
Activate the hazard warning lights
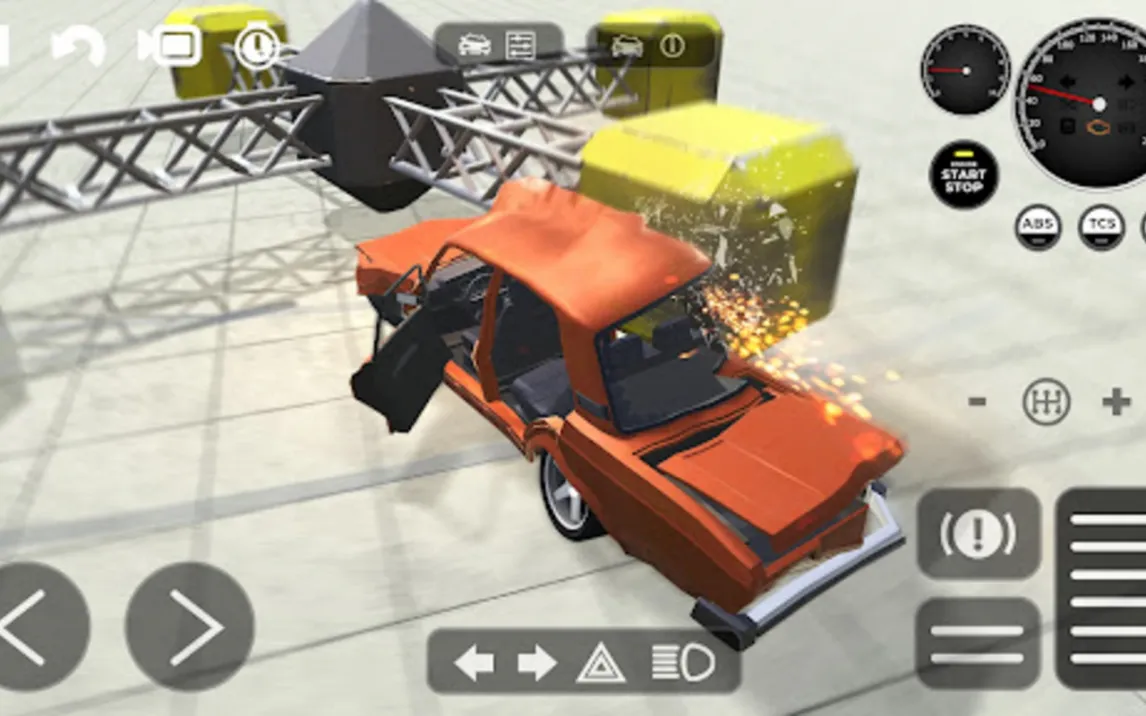(x=601, y=662)
